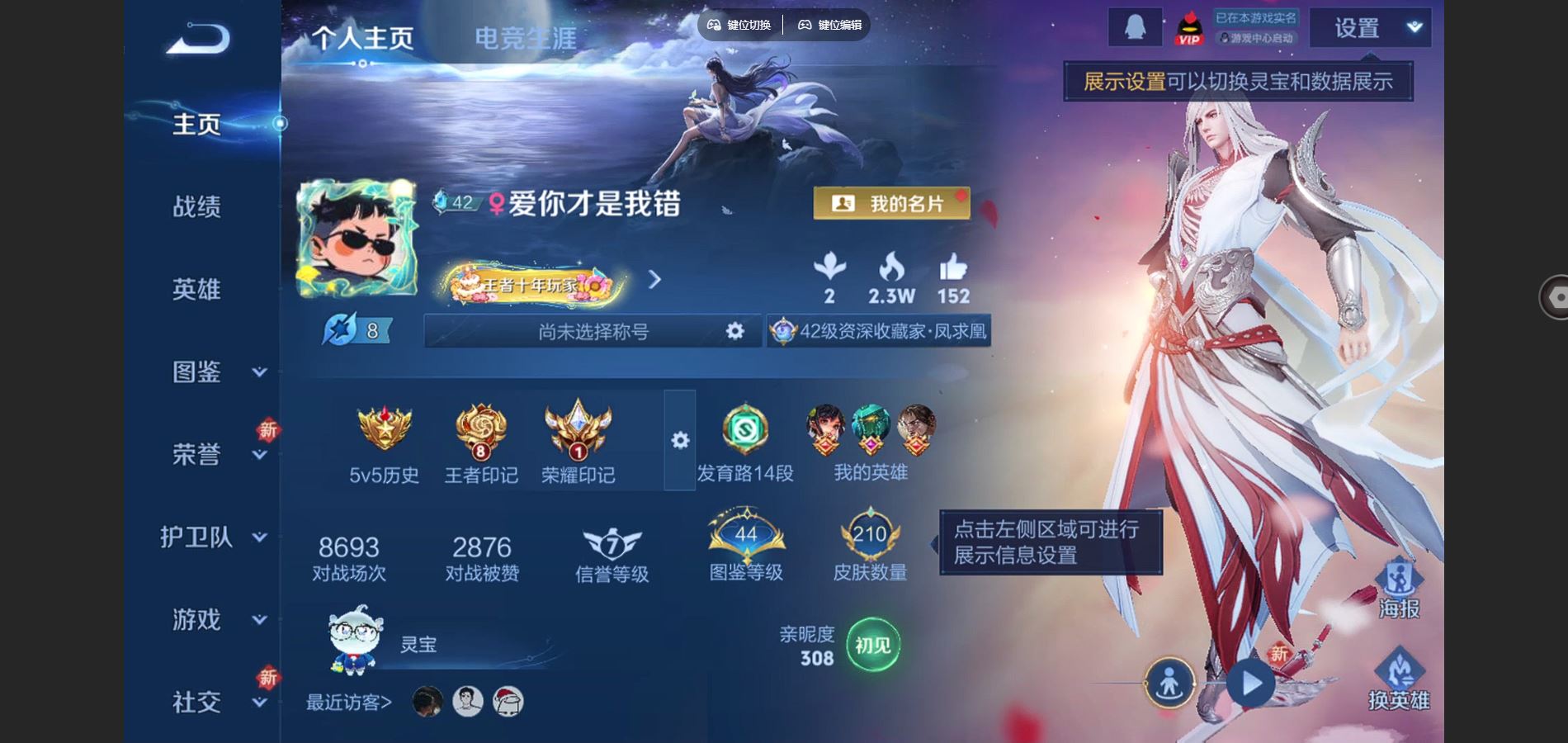Switch to the 电竞生涯 tab
1568x743 pixels.
point(526,36)
